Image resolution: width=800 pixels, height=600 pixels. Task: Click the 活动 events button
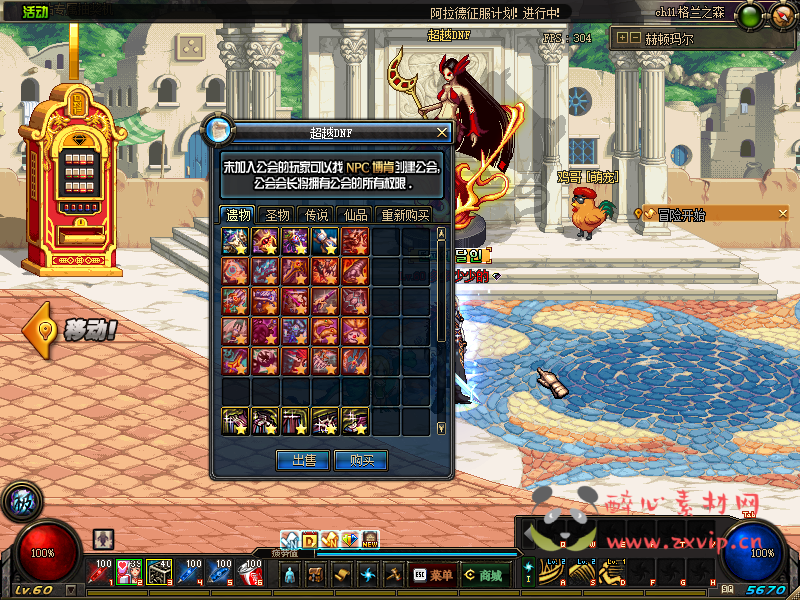click(x=35, y=11)
